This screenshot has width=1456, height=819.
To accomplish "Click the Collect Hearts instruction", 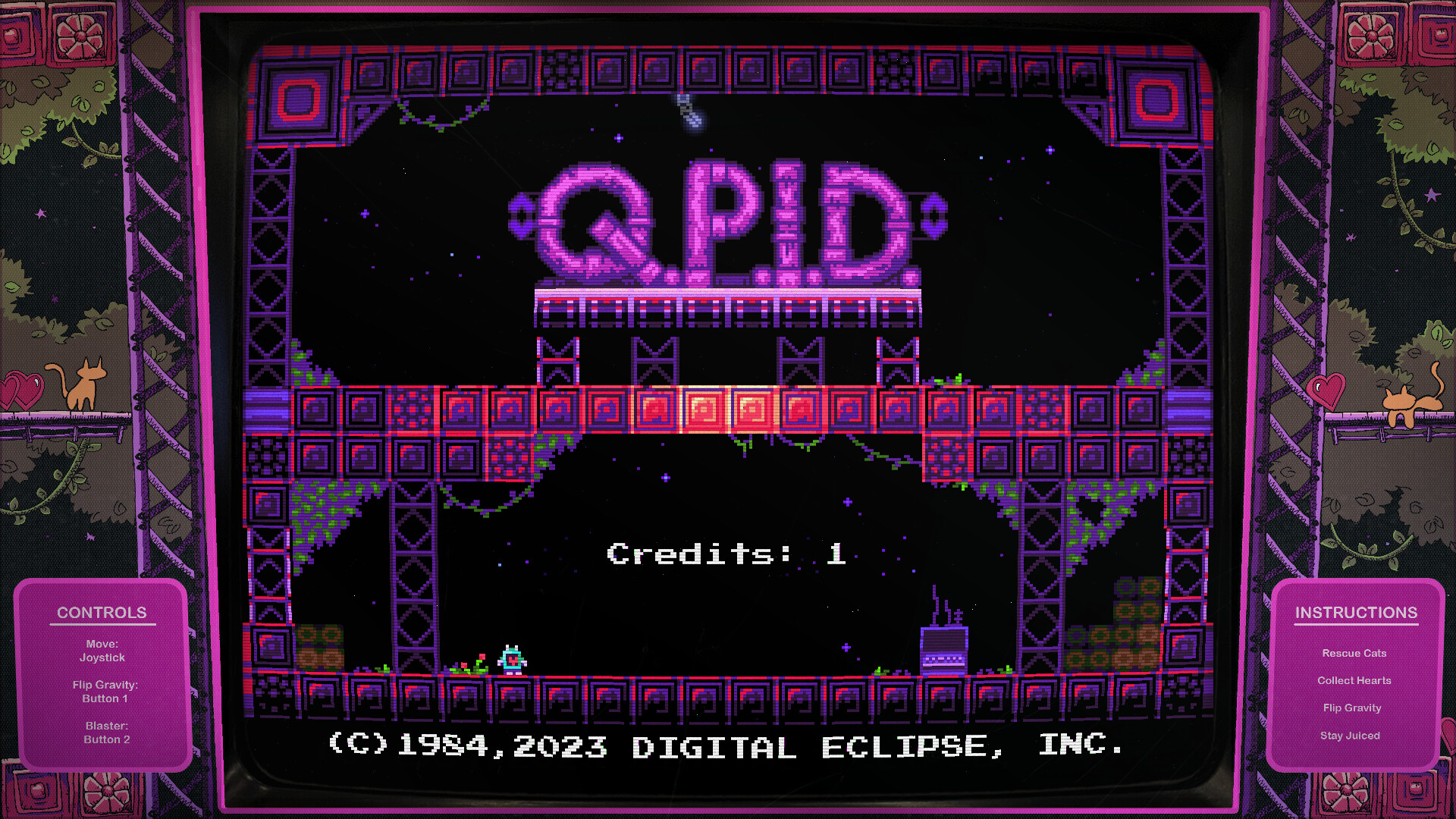I will click(x=1354, y=680).
